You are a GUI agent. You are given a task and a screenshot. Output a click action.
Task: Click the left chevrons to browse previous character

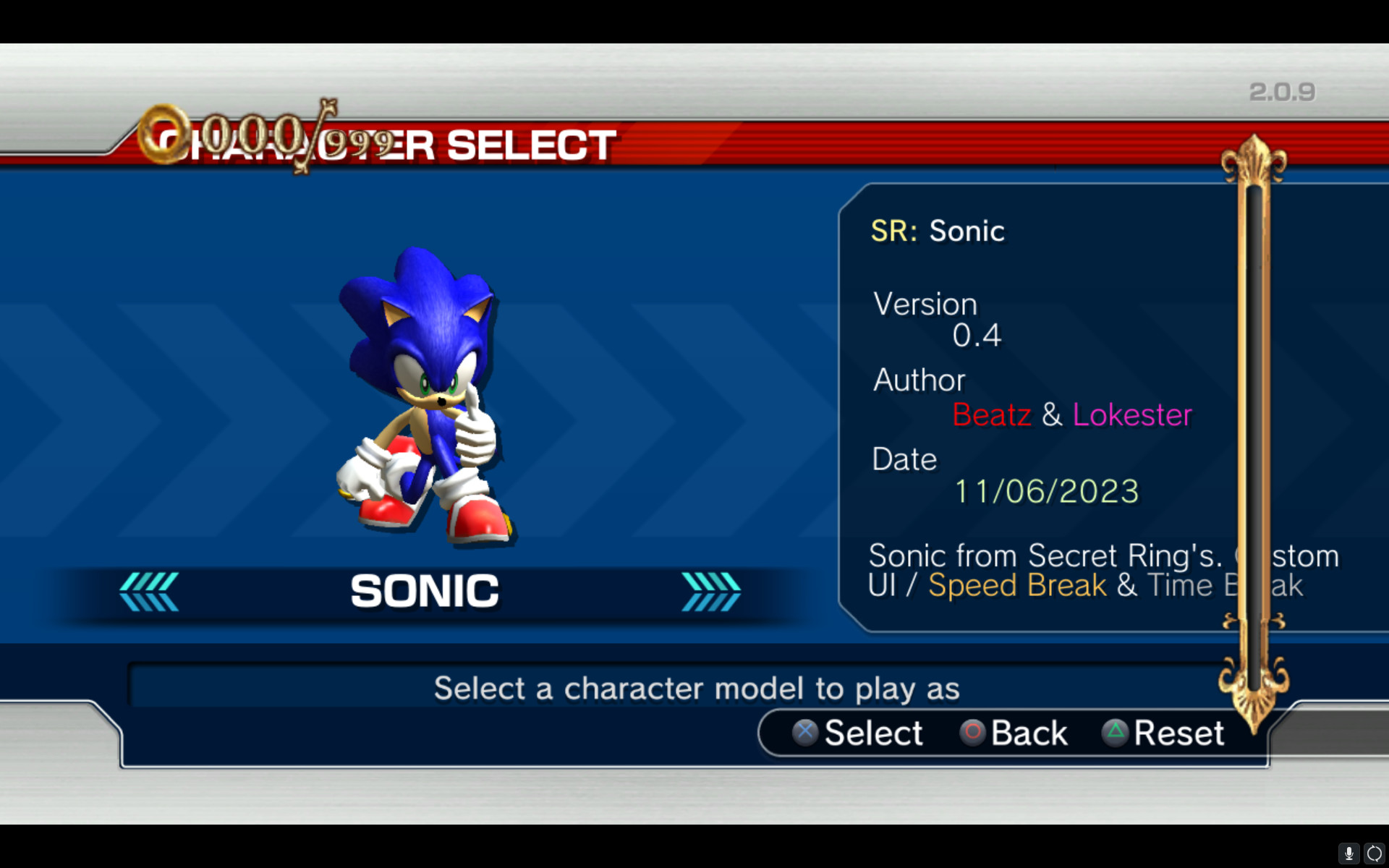coord(150,590)
